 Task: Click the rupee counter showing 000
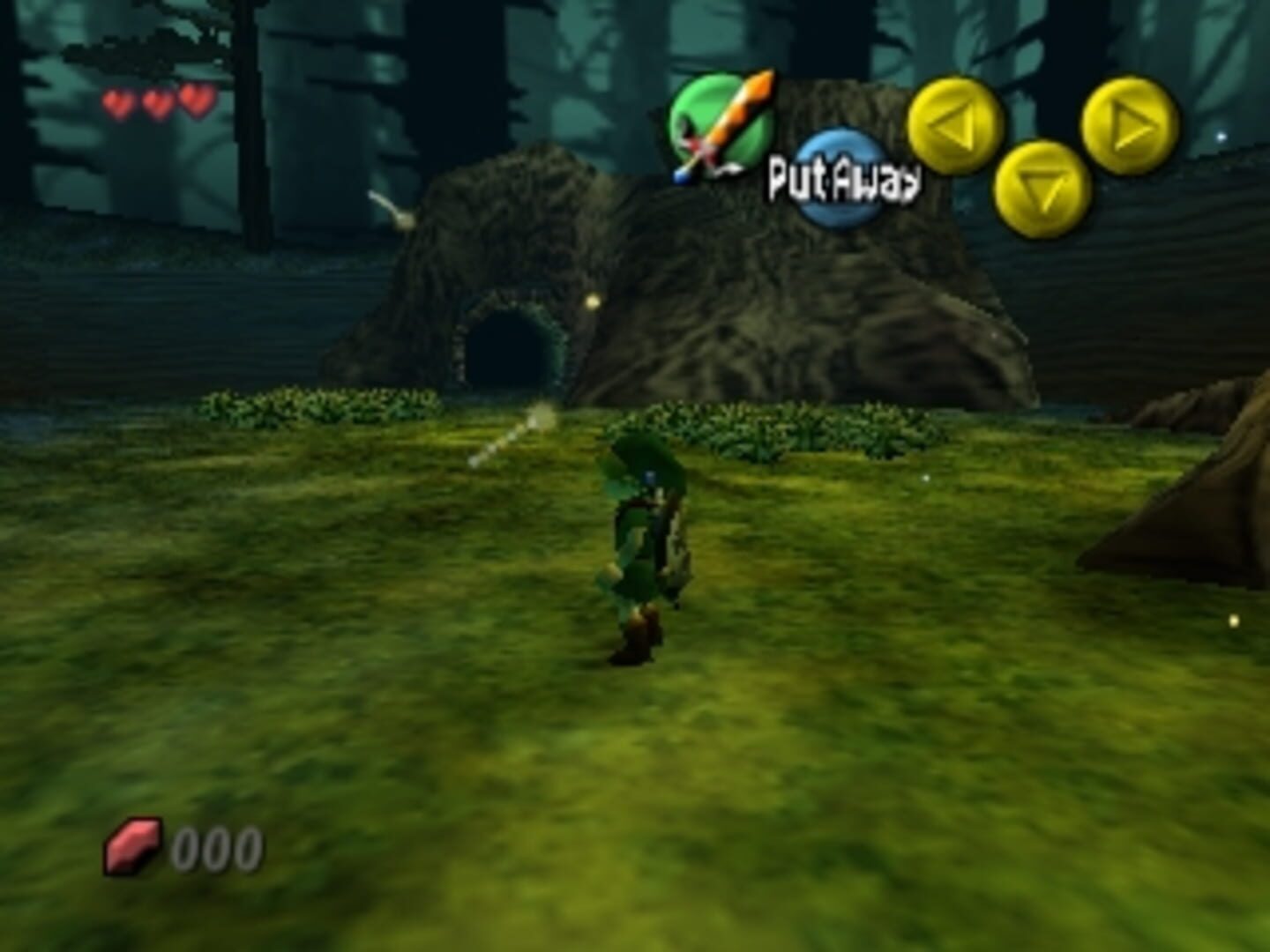point(216,849)
